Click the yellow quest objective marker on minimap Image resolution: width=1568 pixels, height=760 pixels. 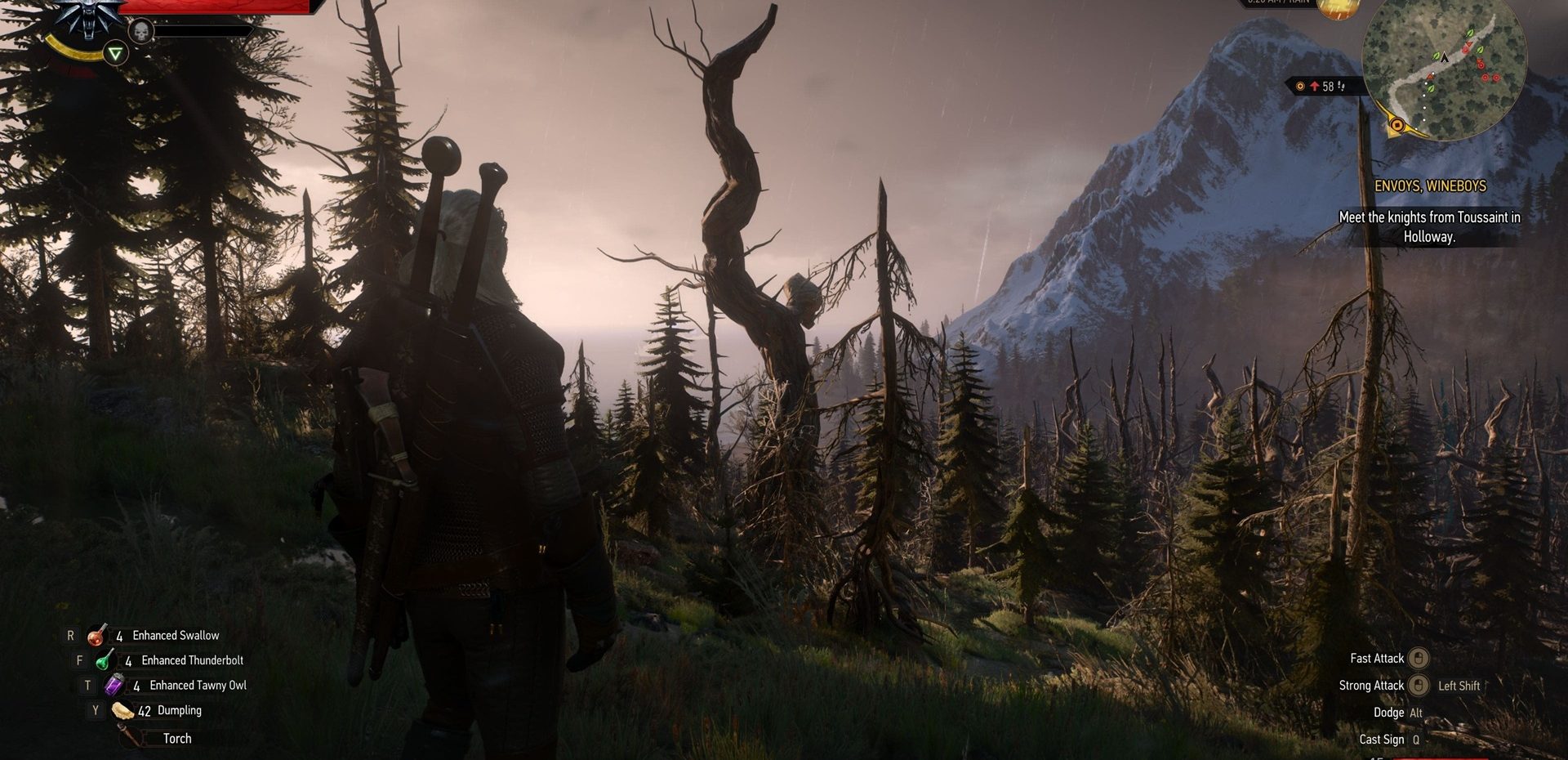coord(1397,125)
